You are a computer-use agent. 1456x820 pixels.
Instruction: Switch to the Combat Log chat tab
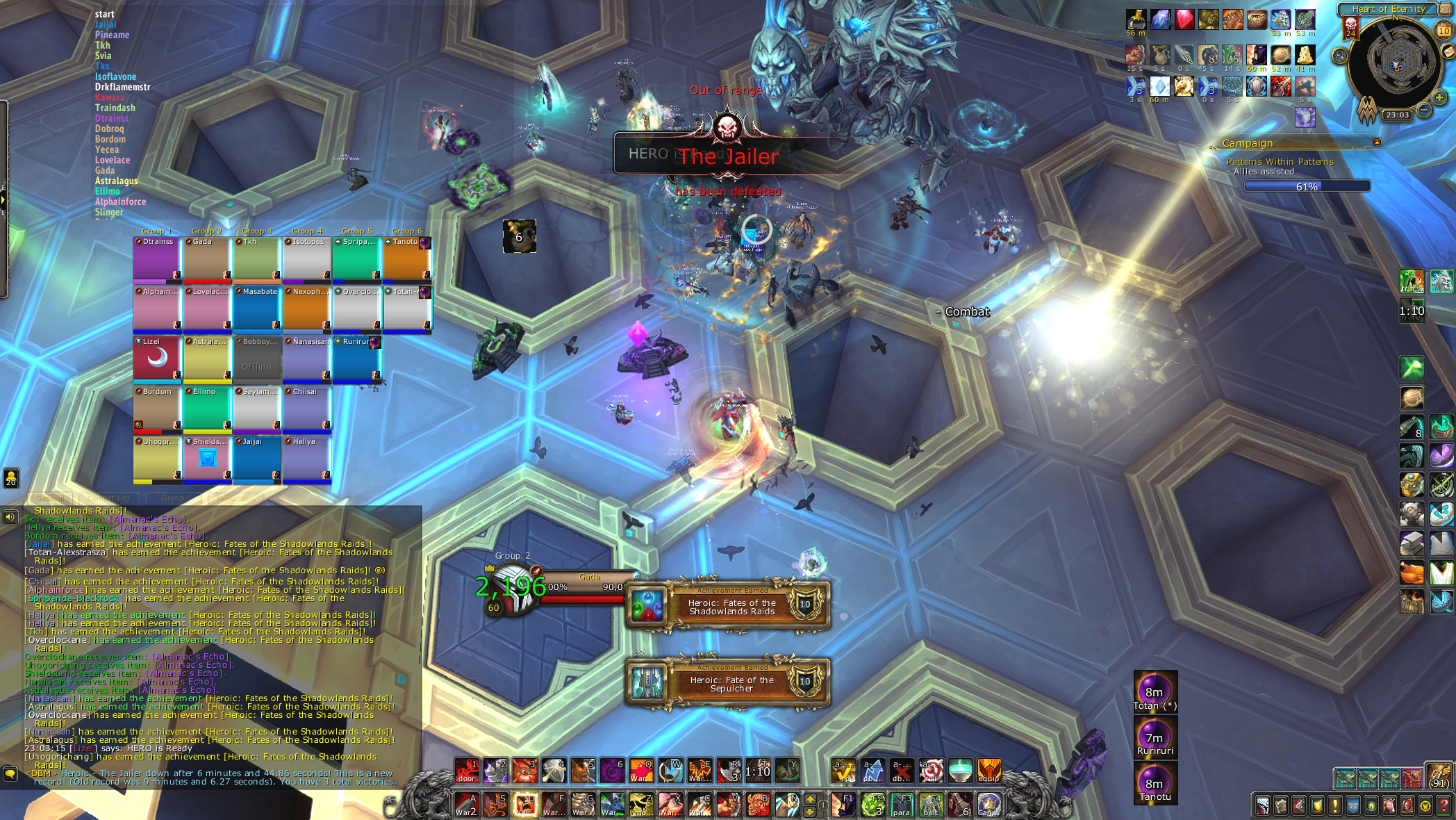point(109,498)
